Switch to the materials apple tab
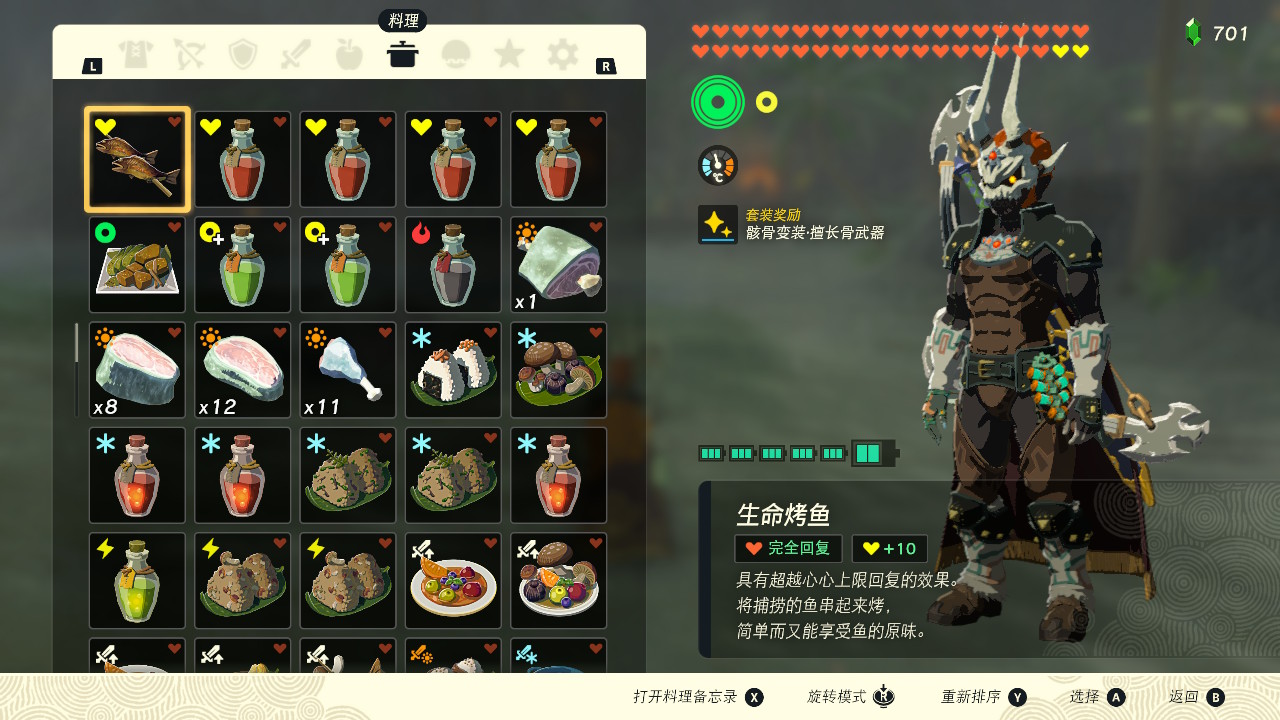Viewport: 1280px width, 720px height. [349, 54]
